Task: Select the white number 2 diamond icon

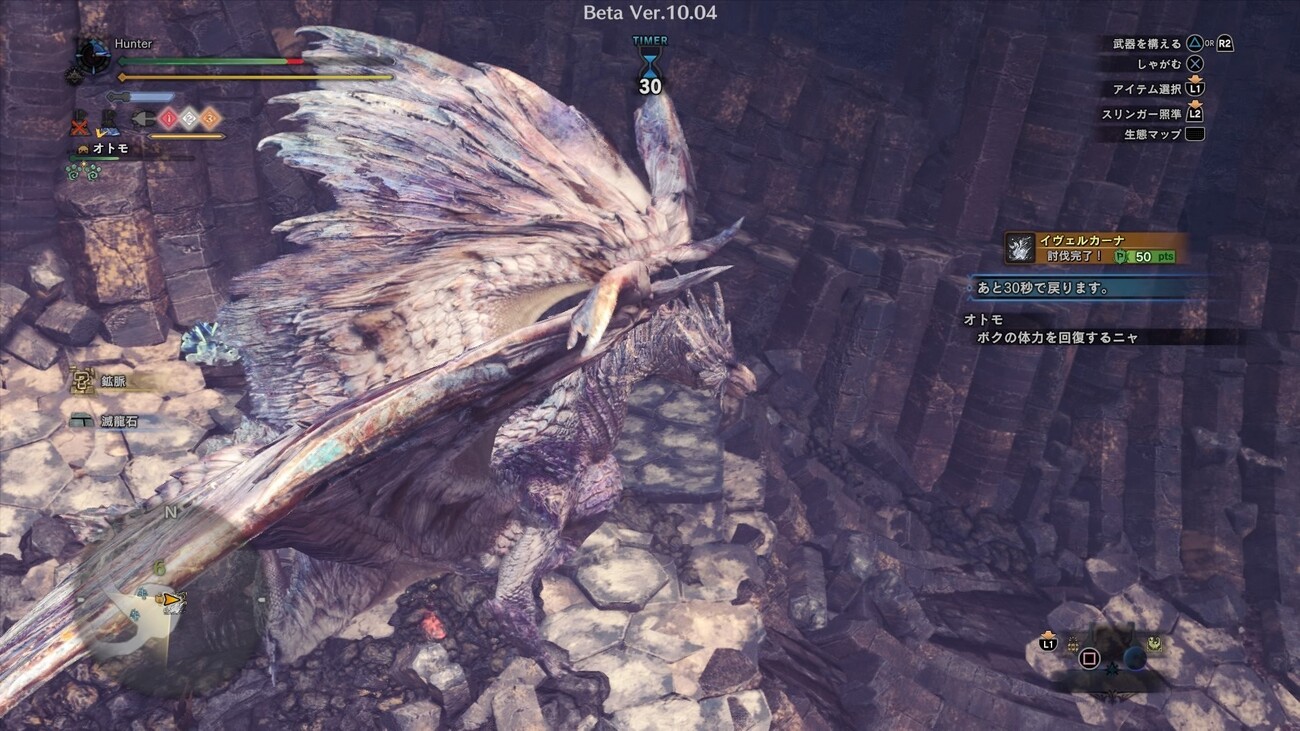Action: [189, 118]
